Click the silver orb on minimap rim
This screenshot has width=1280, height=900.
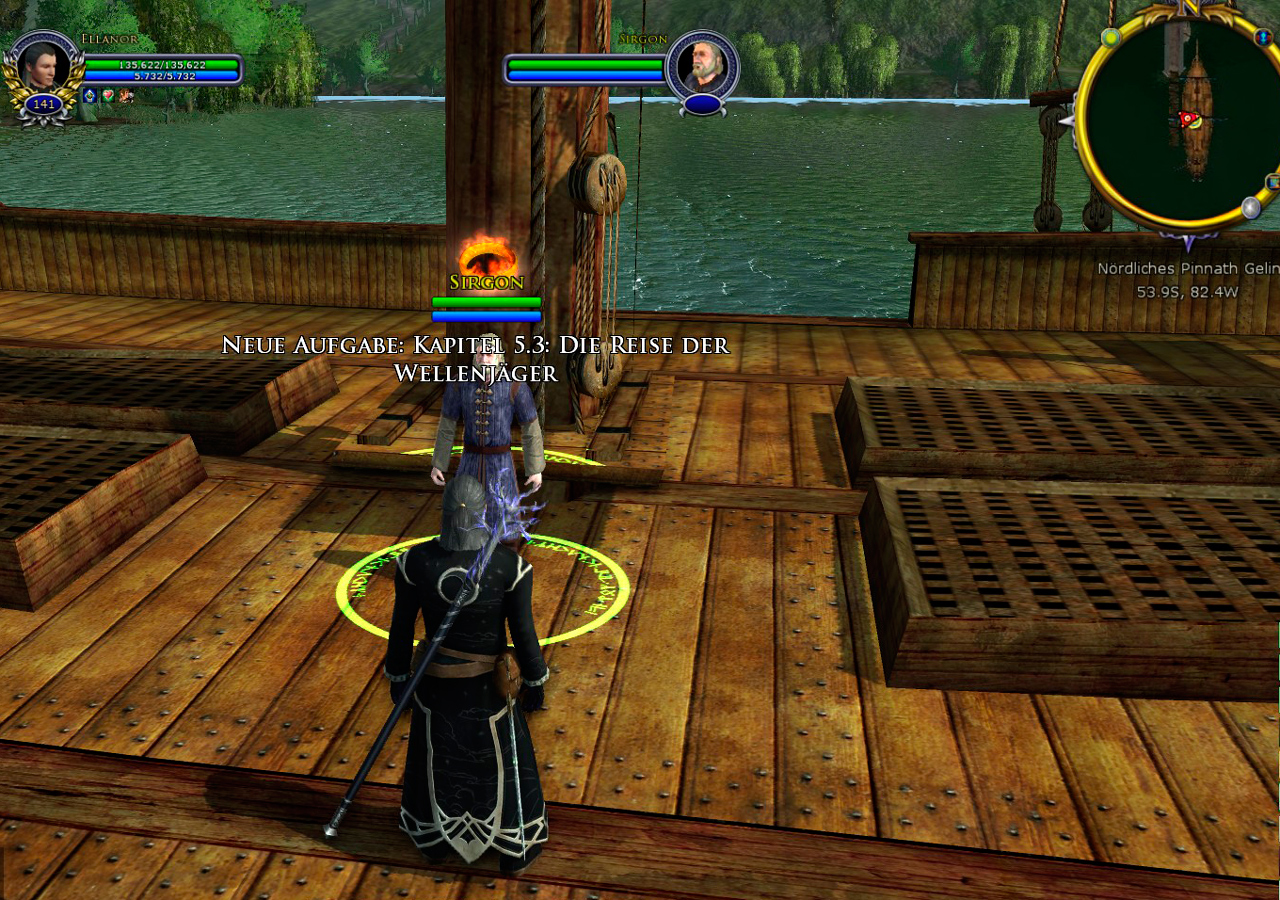click(1250, 207)
